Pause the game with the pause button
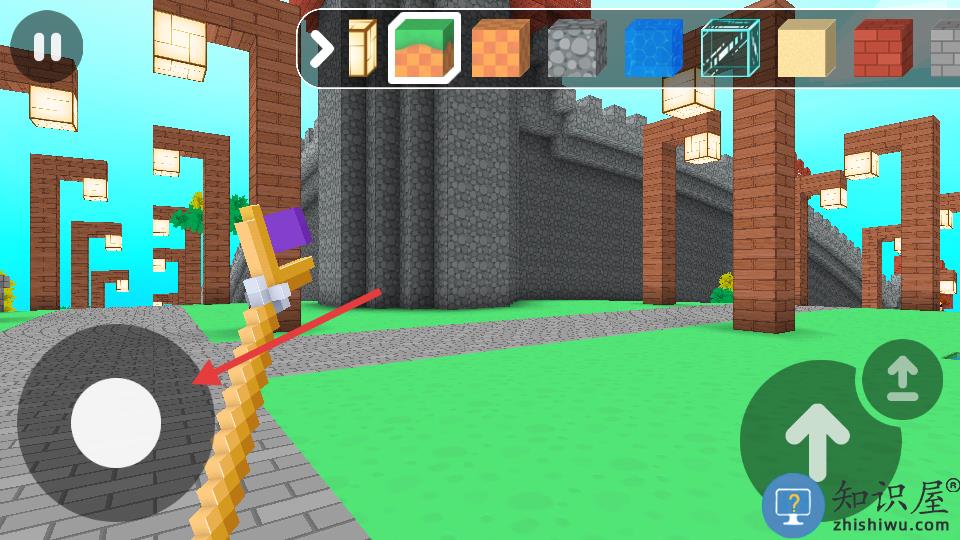 pos(47,47)
